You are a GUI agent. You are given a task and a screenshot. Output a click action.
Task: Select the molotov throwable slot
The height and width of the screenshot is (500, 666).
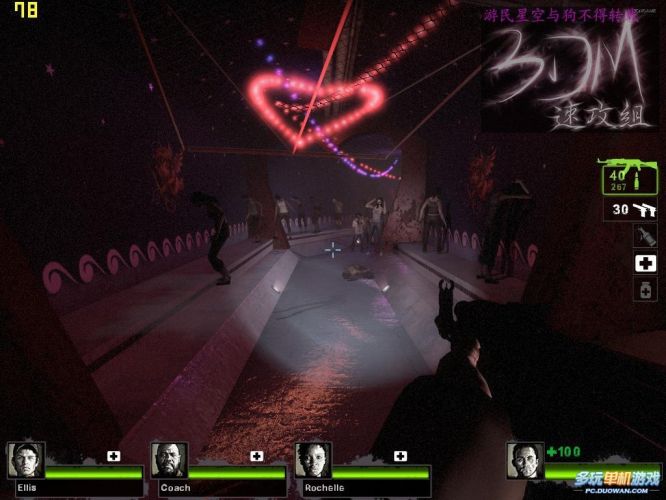coord(645,236)
